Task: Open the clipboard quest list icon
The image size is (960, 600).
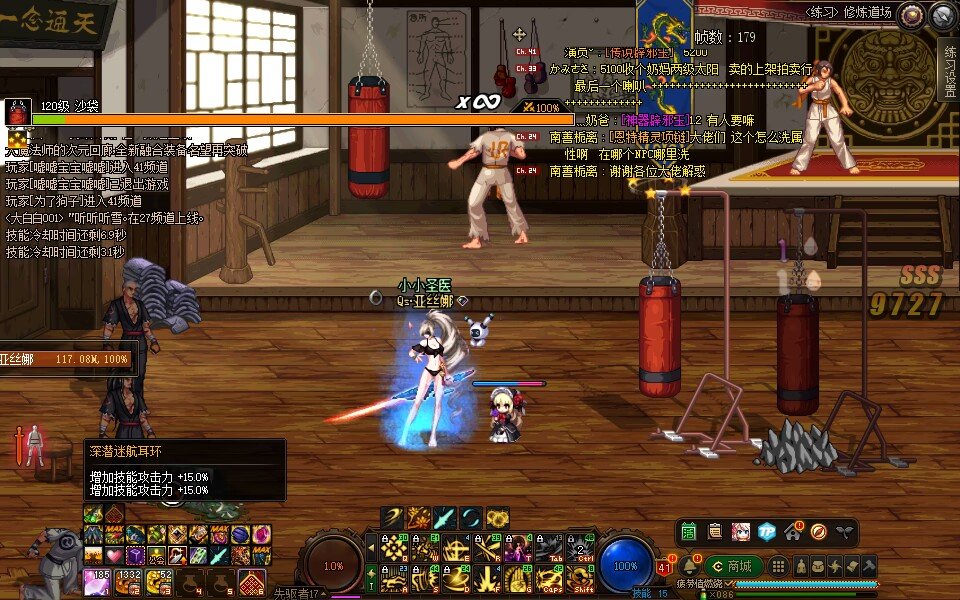Action: [715, 531]
